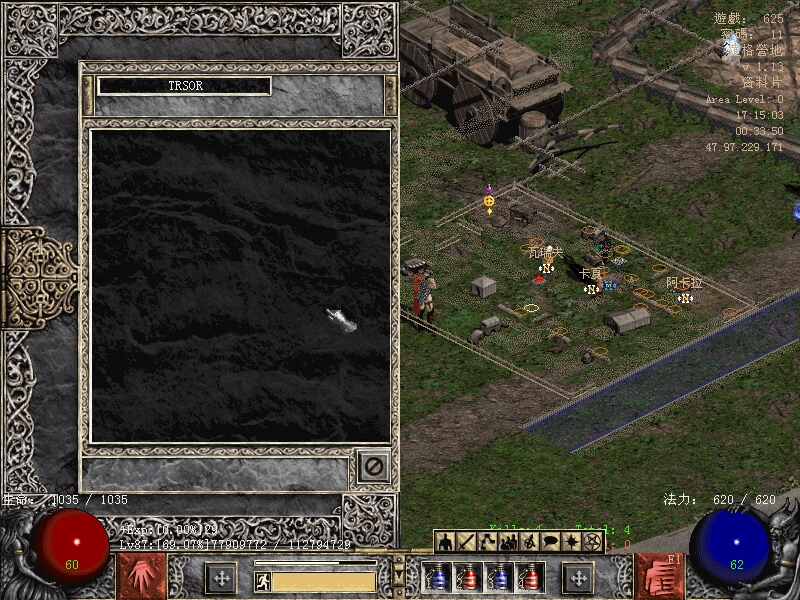
Task: Toggle the run/walk running figure button
Action: pos(261,580)
